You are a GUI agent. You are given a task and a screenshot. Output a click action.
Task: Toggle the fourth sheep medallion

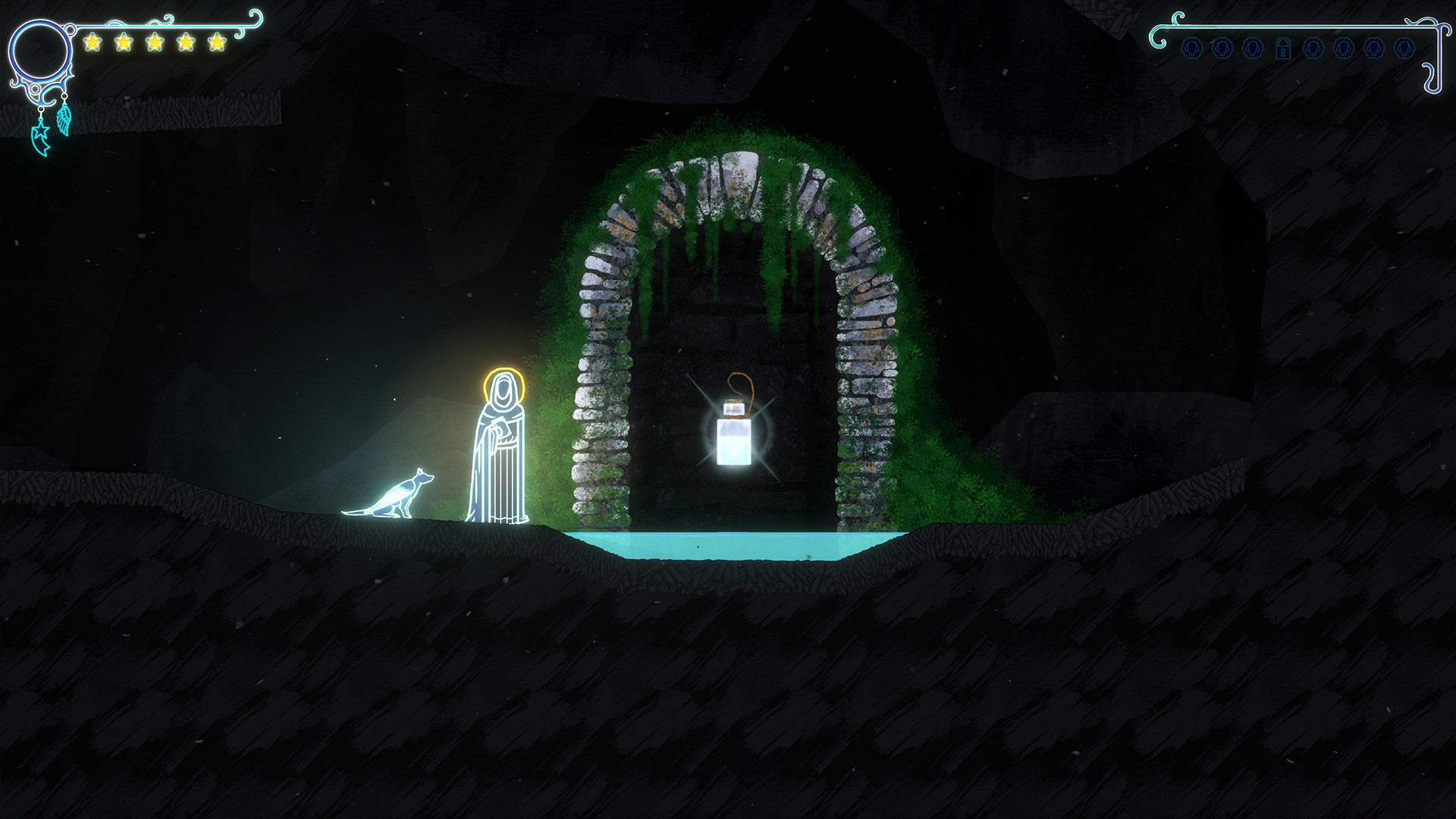coord(1313,48)
